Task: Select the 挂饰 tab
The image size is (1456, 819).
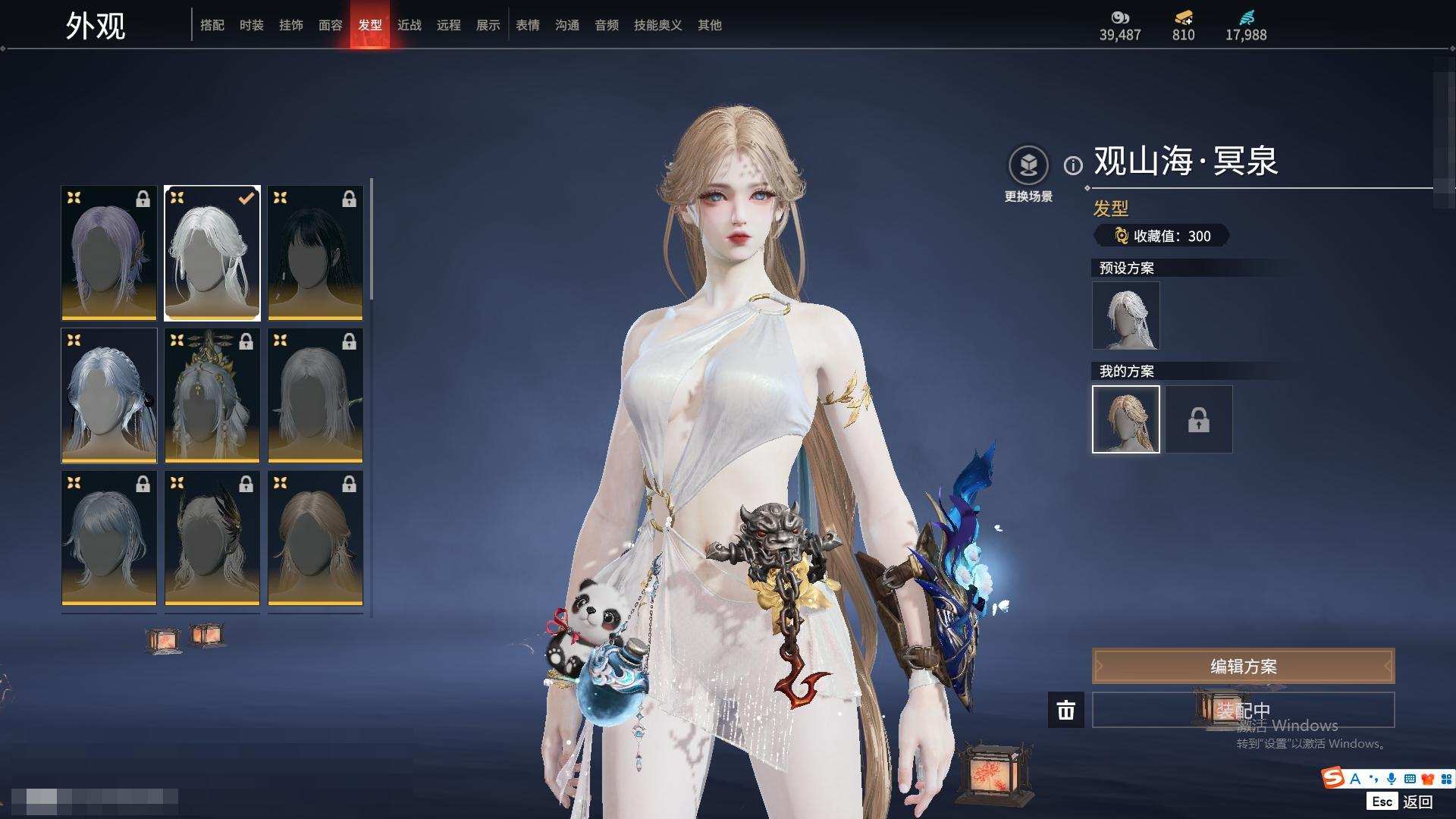Action: [290, 25]
